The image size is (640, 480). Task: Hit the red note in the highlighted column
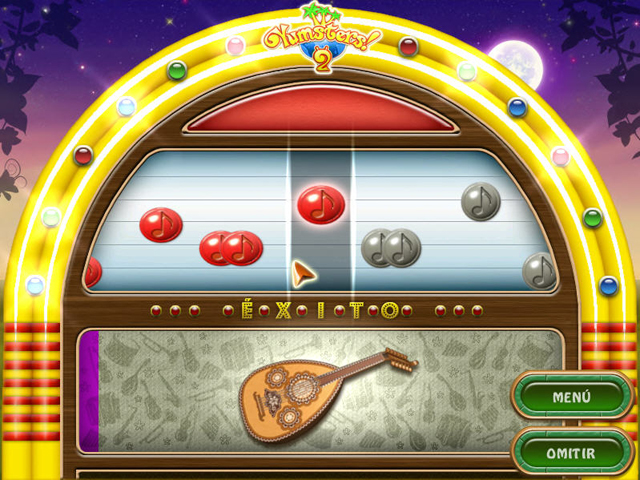[x=321, y=204]
